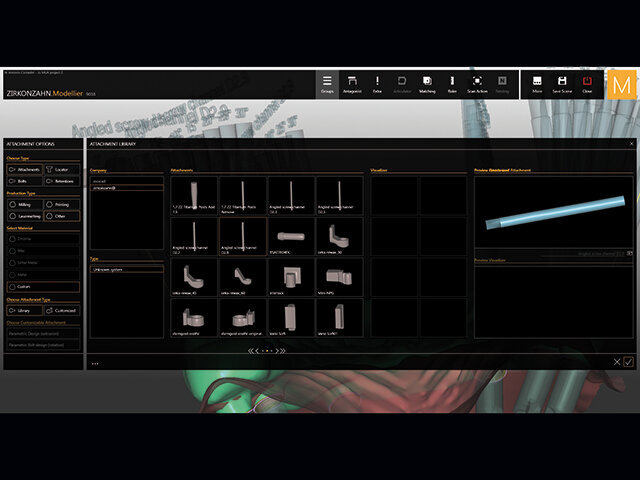The image size is (640, 480).
Task: Choose the Lasermelting production type
Action: click(x=25, y=216)
